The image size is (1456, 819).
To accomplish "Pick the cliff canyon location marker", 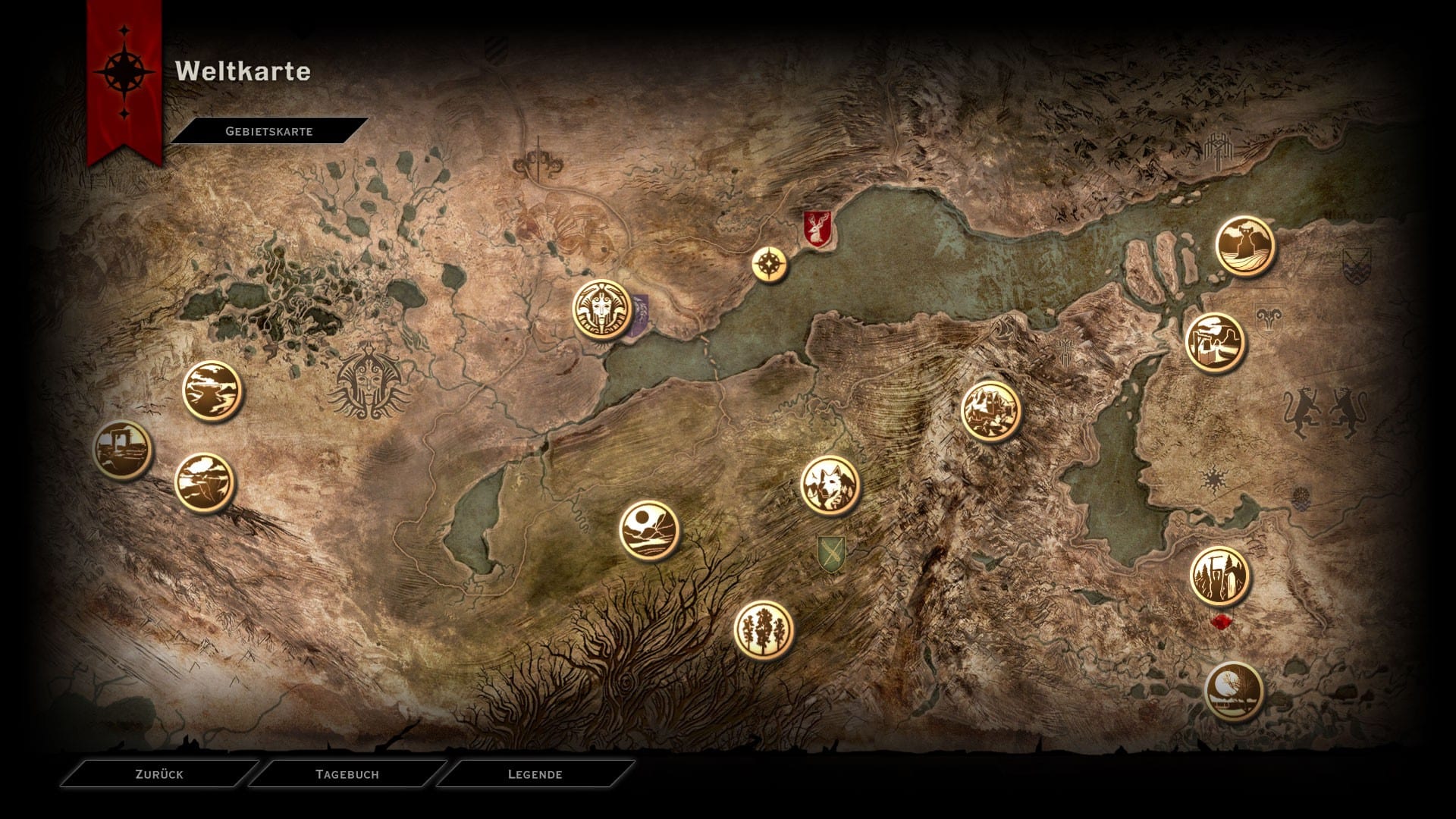I will 205,483.
